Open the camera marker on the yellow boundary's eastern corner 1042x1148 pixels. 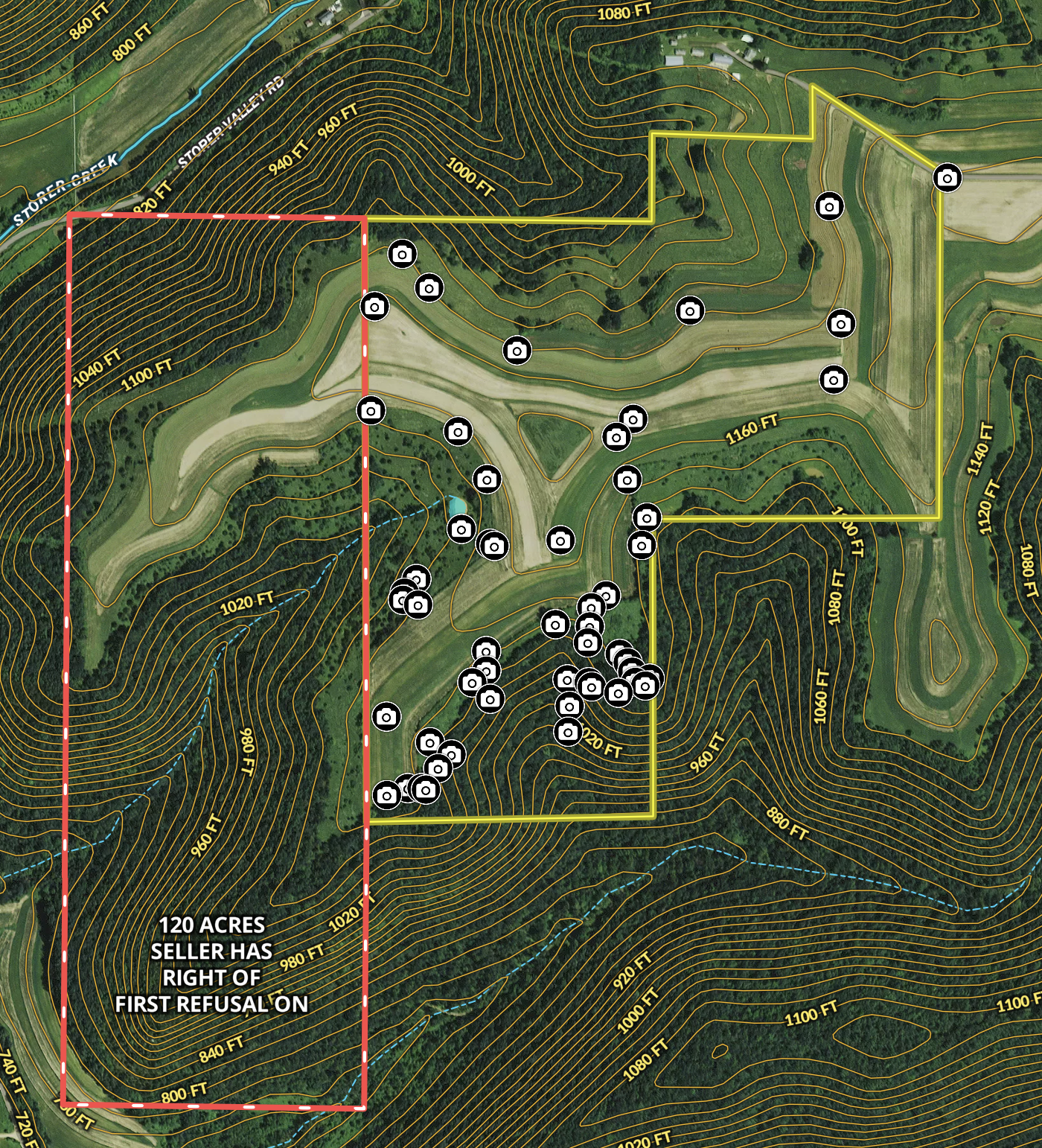pos(947,178)
